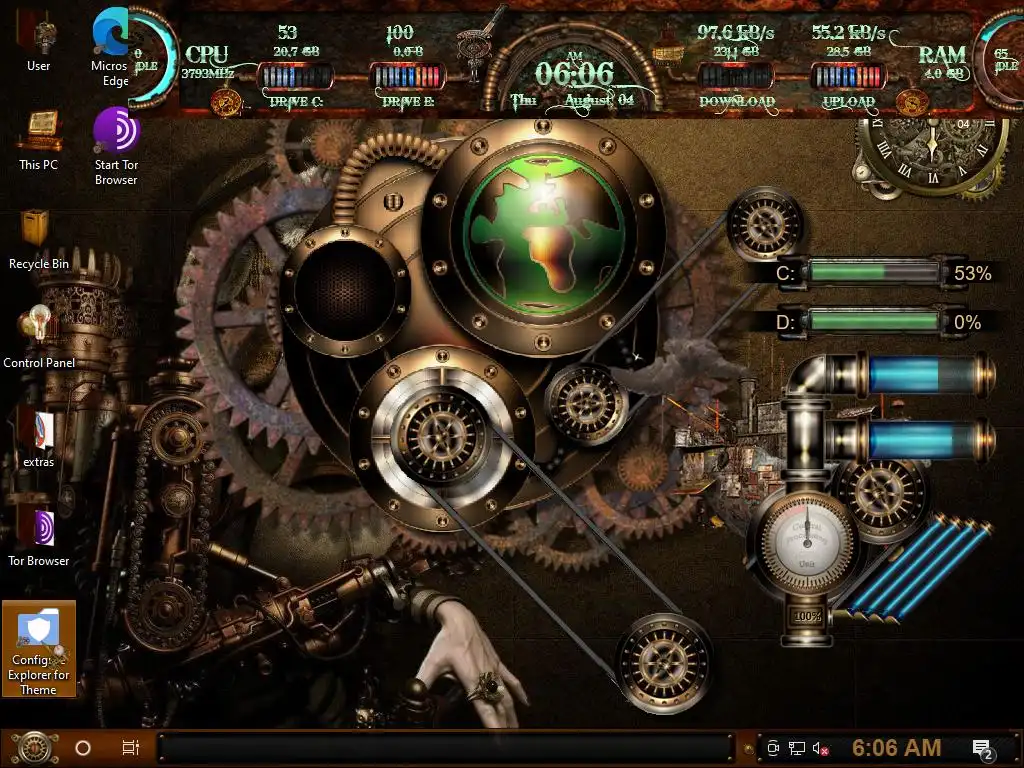This screenshot has width=1024, height=768.
Task: Open the network tray icon
Action: (x=797, y=748)
